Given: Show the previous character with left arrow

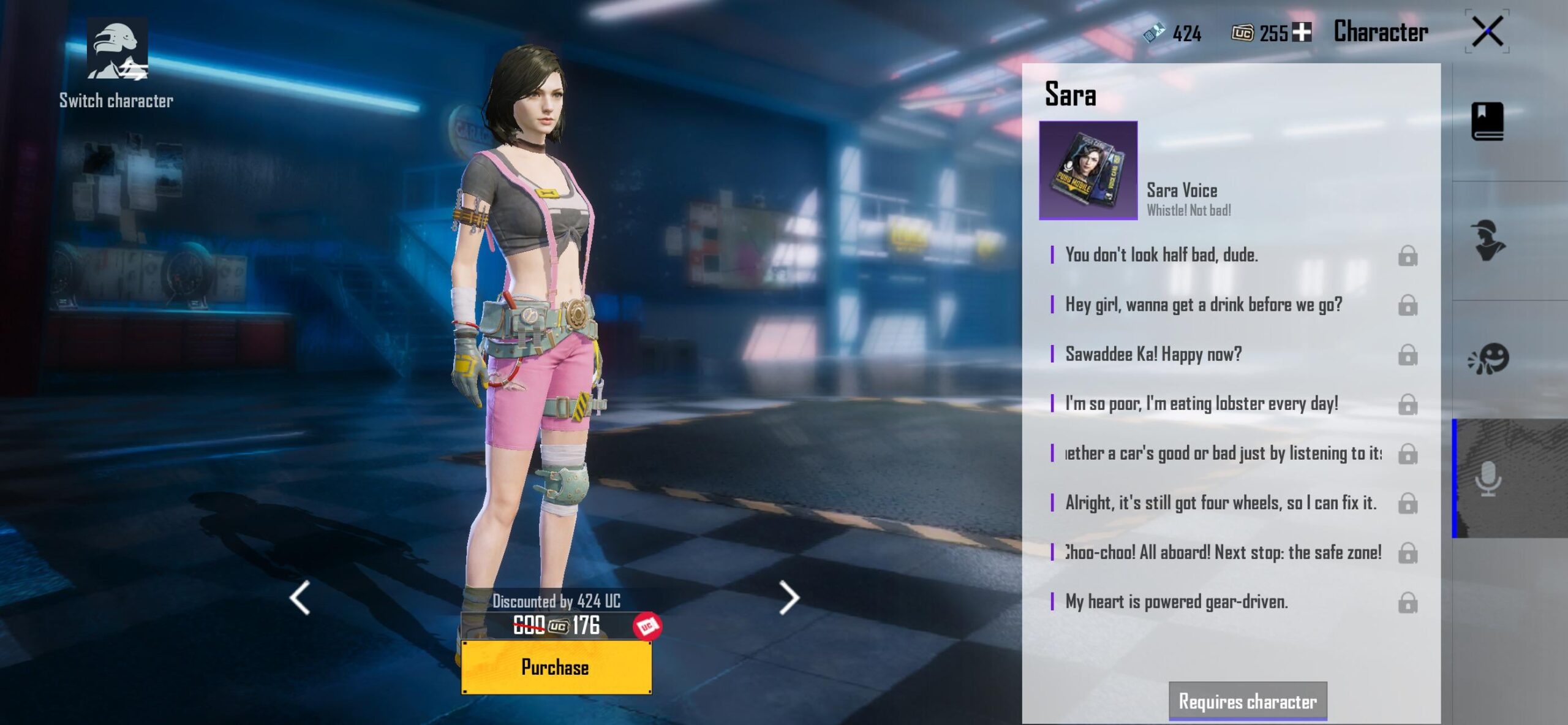Looking at the screenshot, I should click(x=300, y=598).
